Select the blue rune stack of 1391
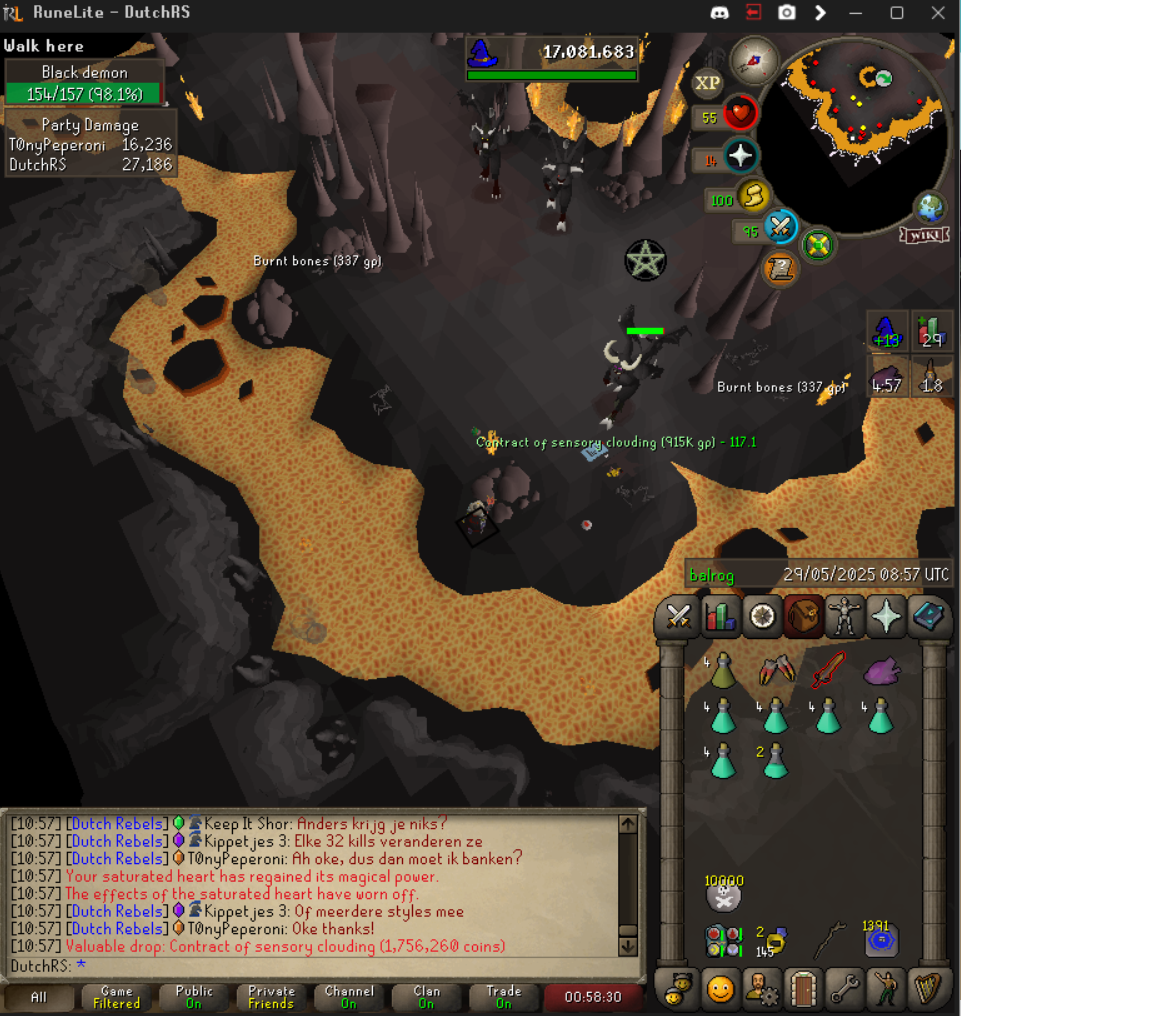This screenshot has width=1152, height=1016. pyautogui.click(x=880, y=940)
